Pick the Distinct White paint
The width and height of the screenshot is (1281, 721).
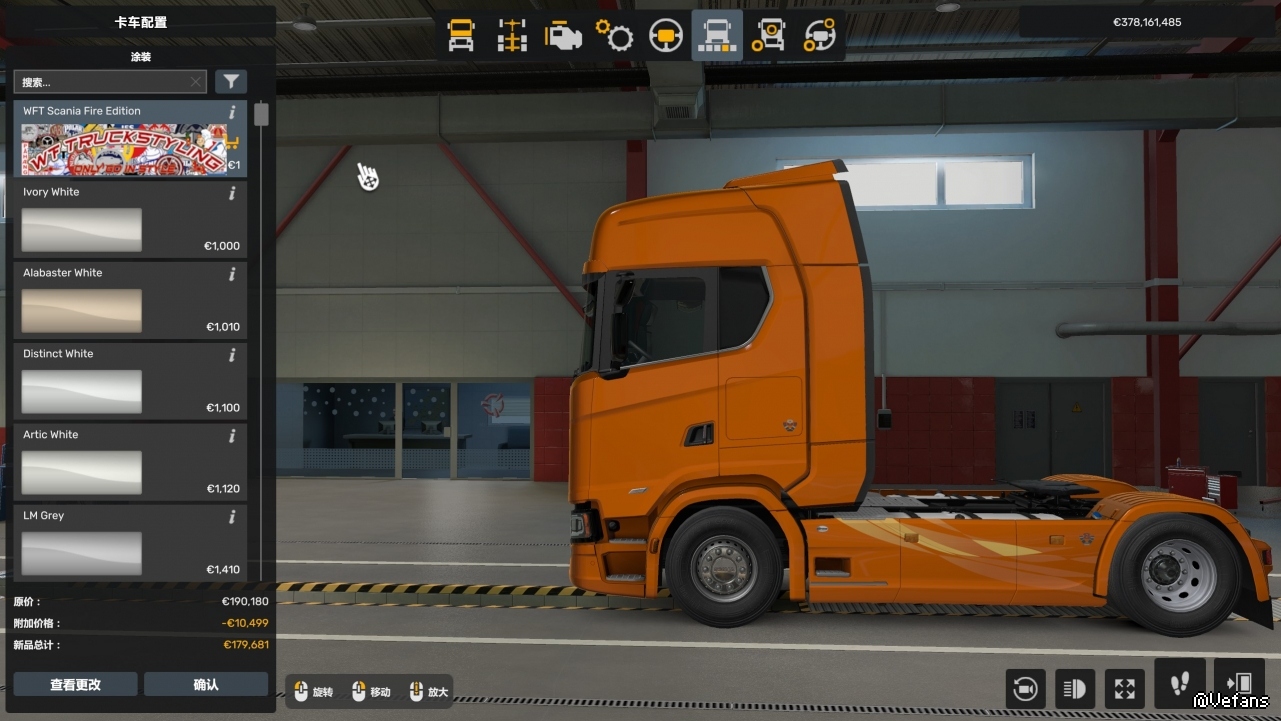(x=82, y=392)
